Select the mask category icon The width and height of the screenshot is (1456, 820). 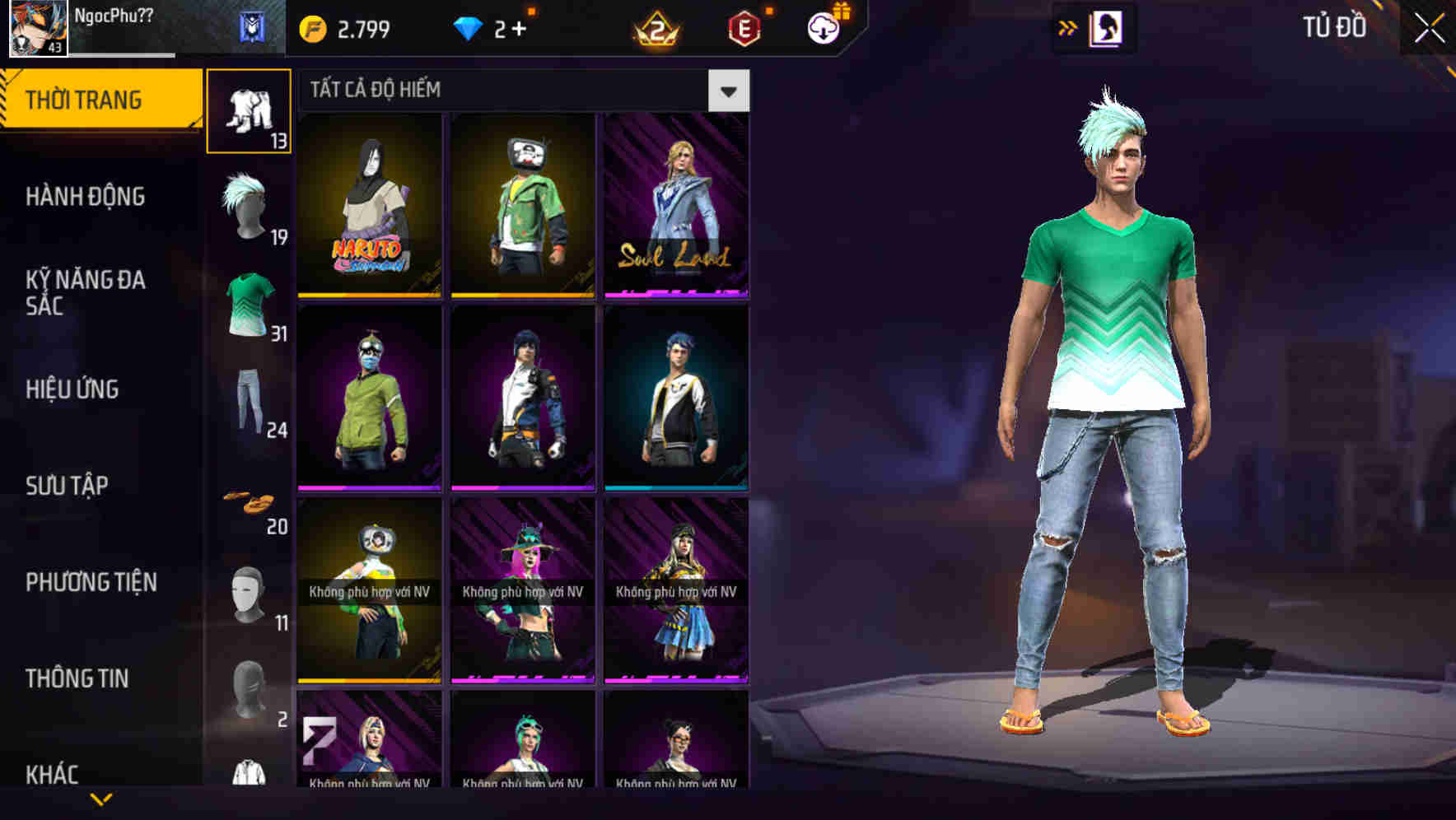(247, 593)
